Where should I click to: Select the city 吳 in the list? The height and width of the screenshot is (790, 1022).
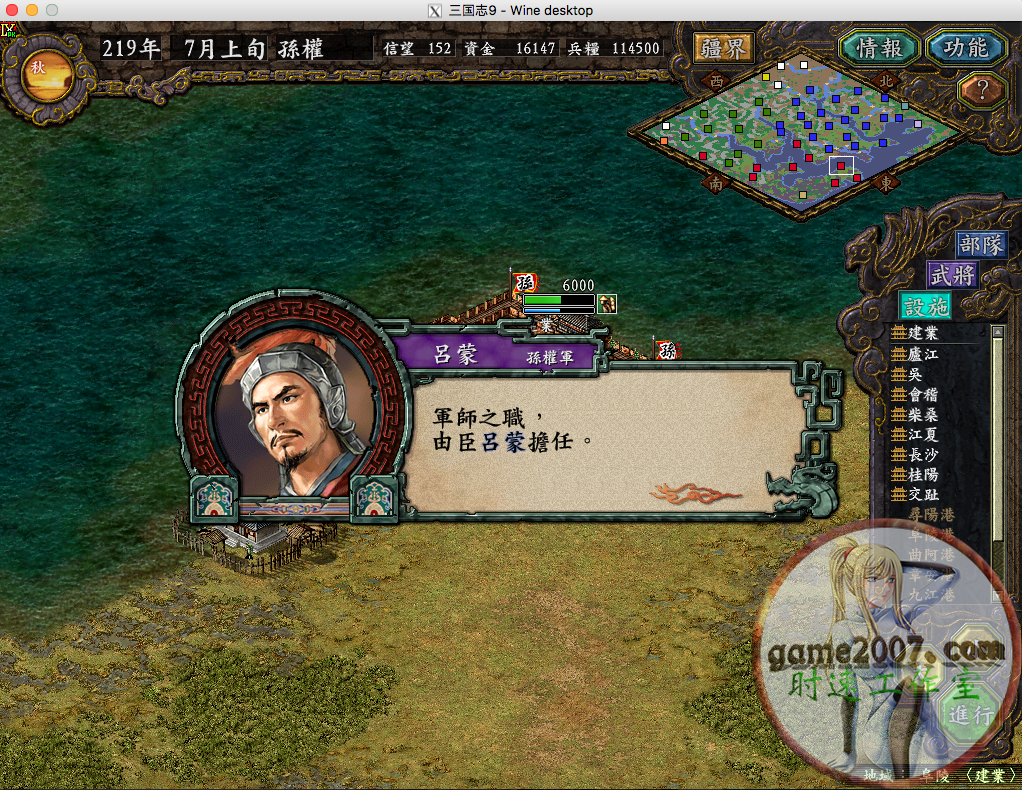tap(914, 374)
